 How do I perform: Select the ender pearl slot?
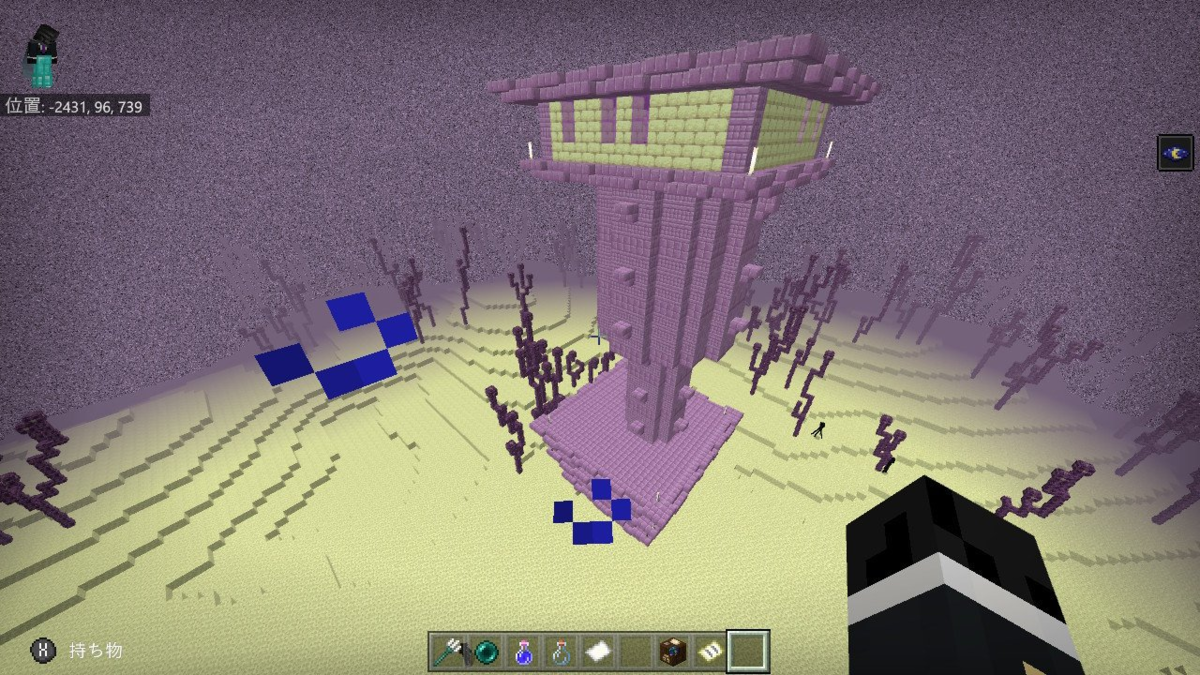click(x=486, y=652)
